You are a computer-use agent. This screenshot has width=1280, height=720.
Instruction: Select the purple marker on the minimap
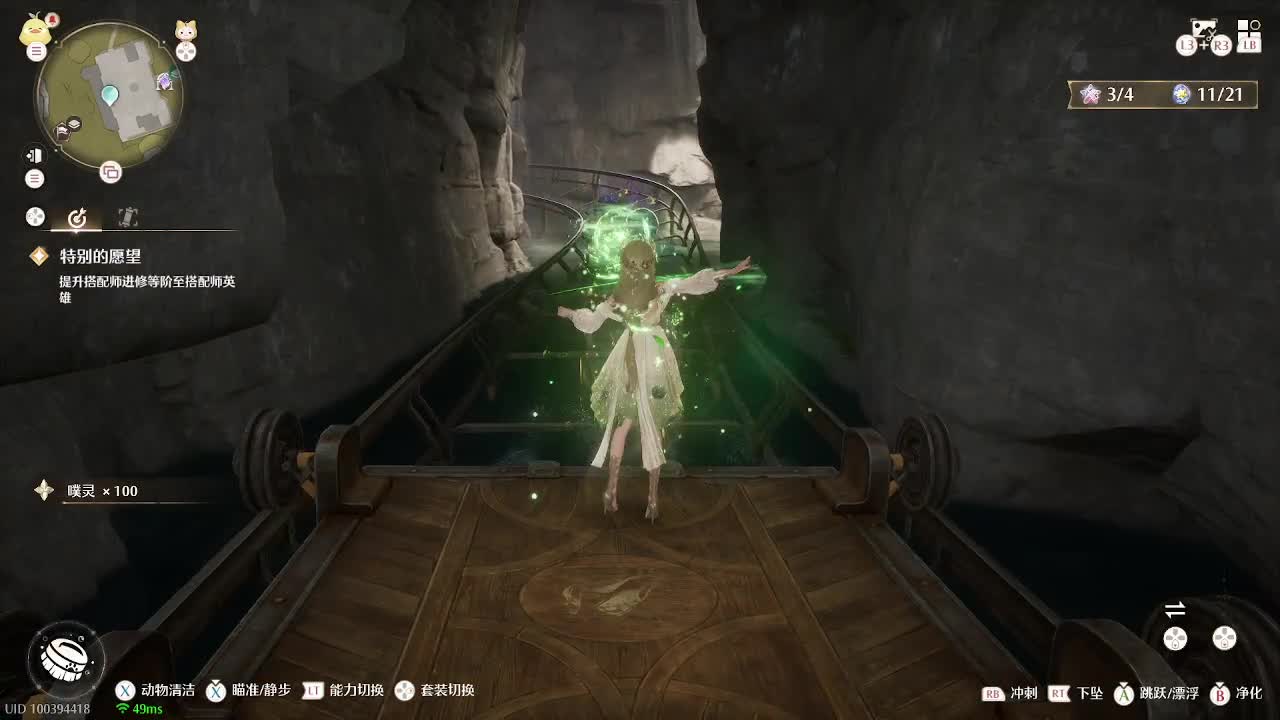tap(165, 82)
